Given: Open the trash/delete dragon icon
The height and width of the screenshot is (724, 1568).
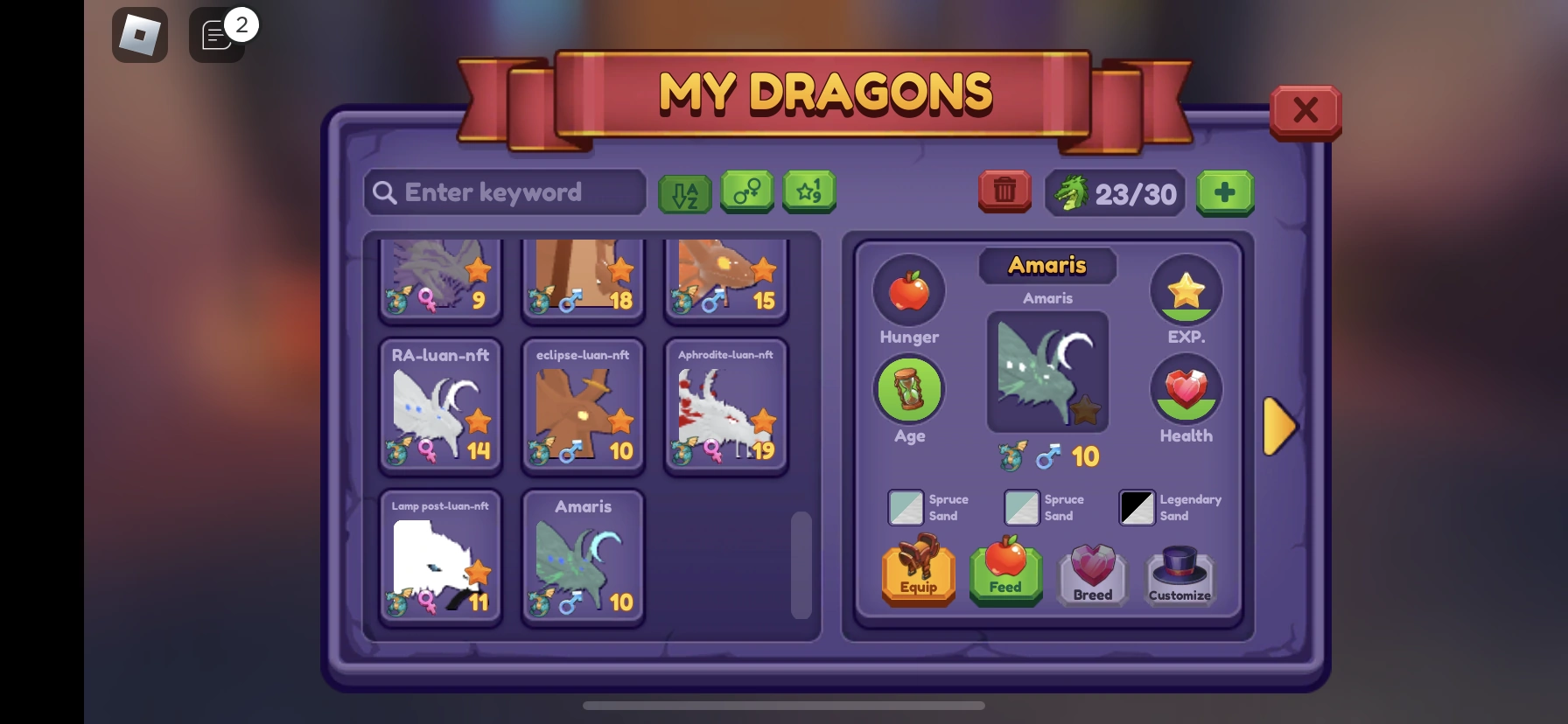Looking at the screenshot, I should pyautogui.click(x=1004, y=191).
